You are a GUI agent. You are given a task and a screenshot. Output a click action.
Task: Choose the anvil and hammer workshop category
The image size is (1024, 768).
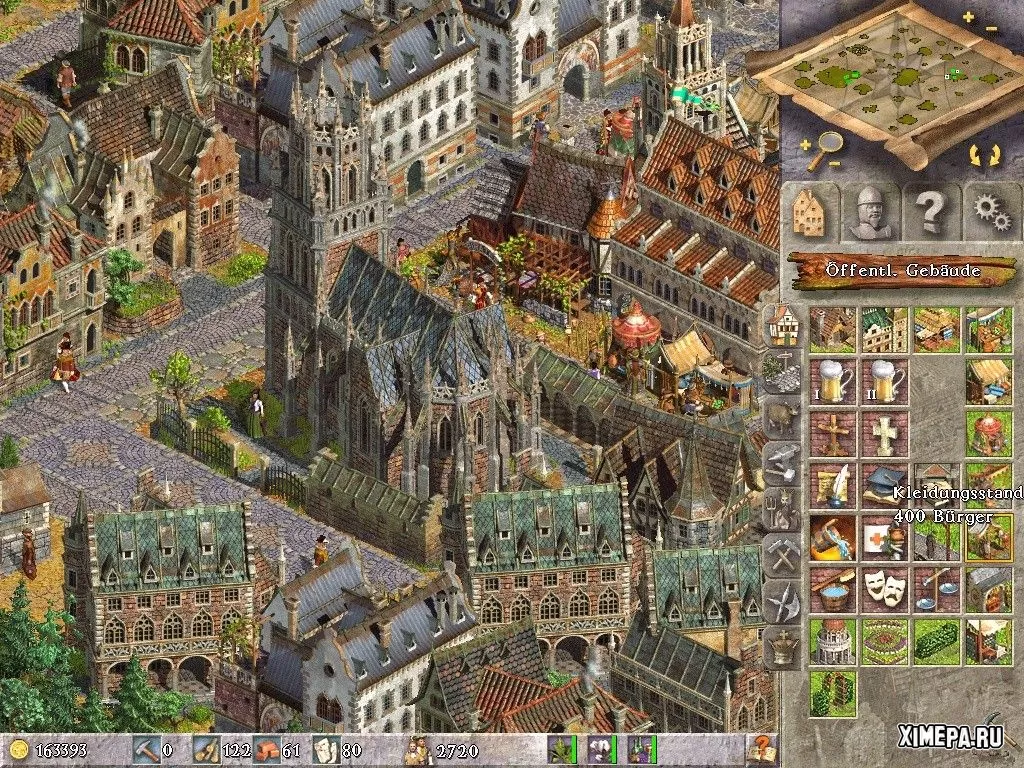click(781, 463)
